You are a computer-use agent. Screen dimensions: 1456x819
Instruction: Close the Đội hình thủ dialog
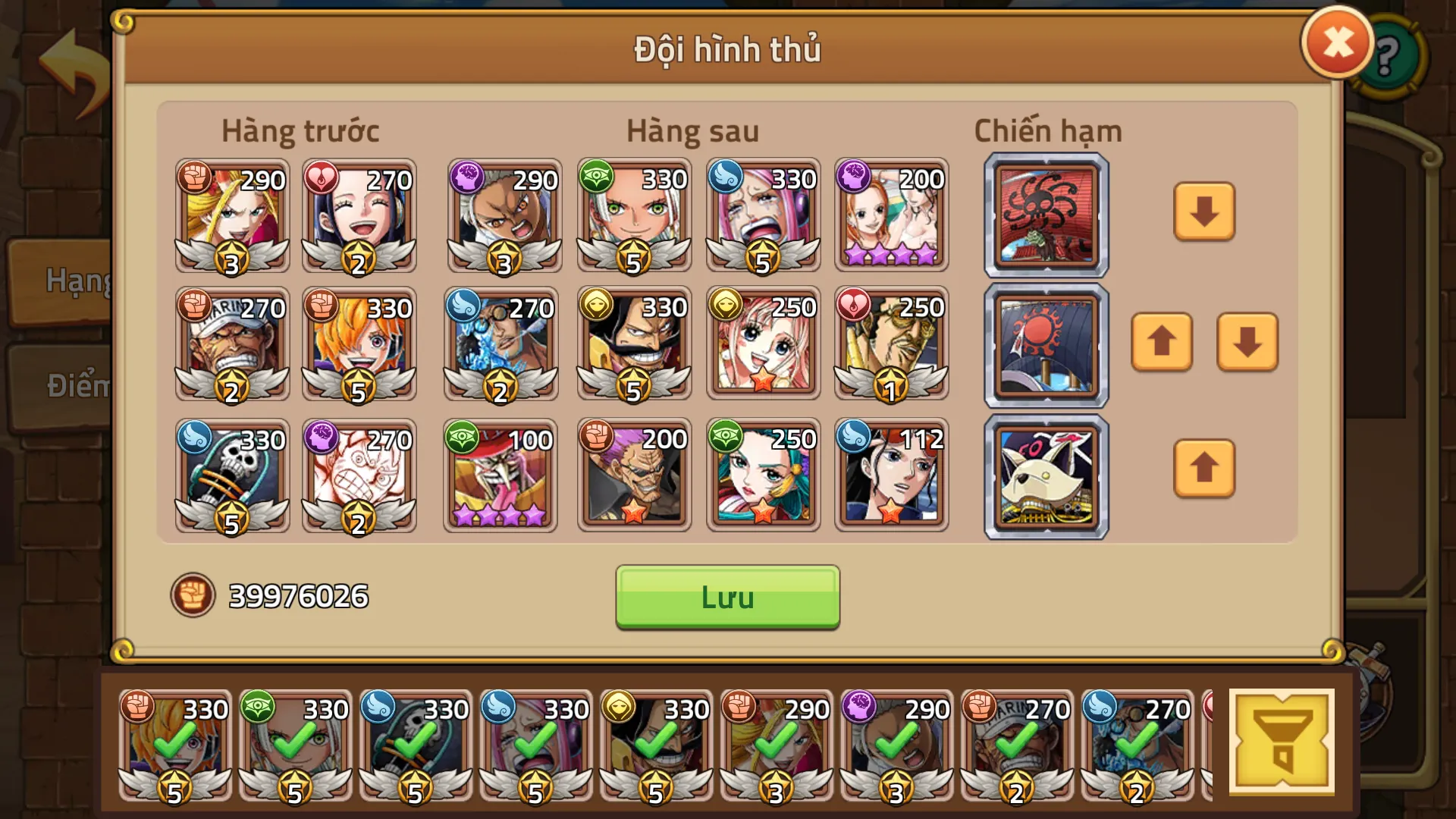click(1336, 42)
